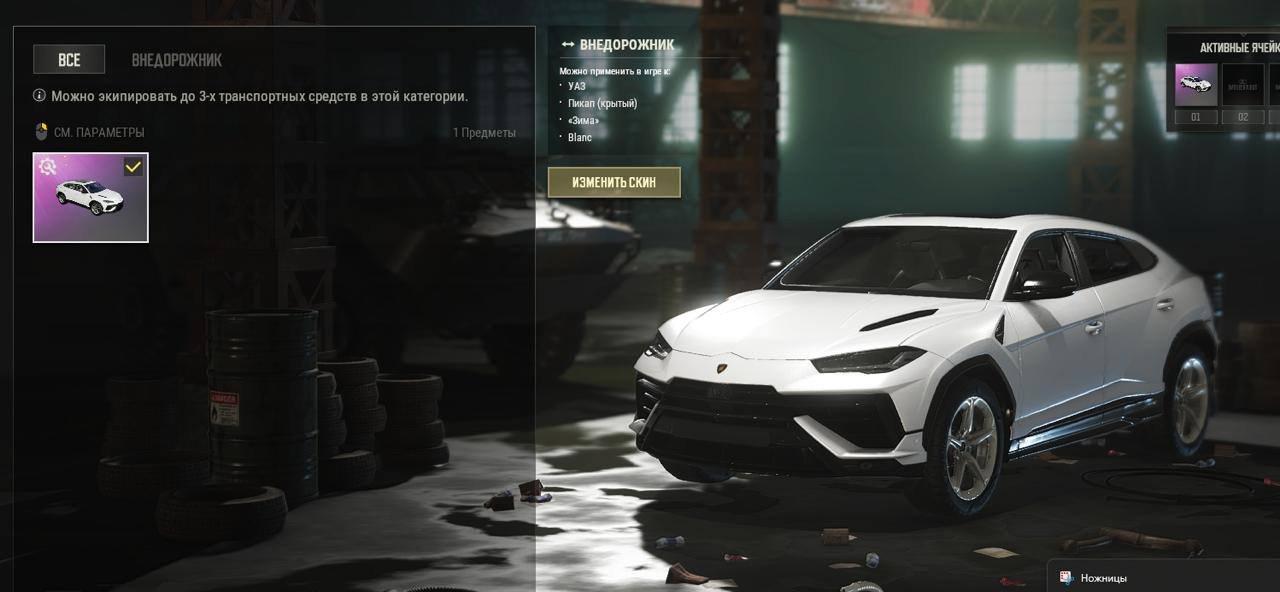Click the ИЗМЕНИТЬ СКИН button
The height and width of the screenshot is (592, 1280).
[614, 182]
